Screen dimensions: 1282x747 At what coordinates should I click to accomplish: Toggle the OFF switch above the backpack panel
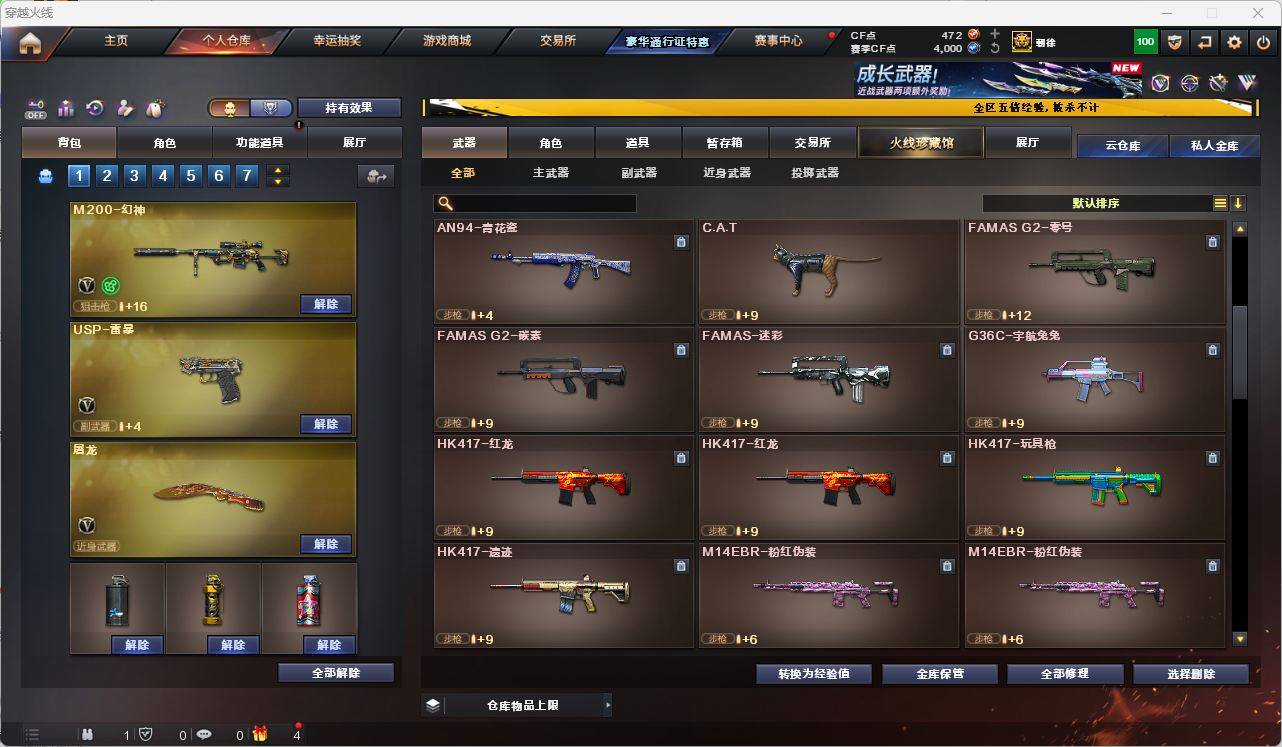37,107
